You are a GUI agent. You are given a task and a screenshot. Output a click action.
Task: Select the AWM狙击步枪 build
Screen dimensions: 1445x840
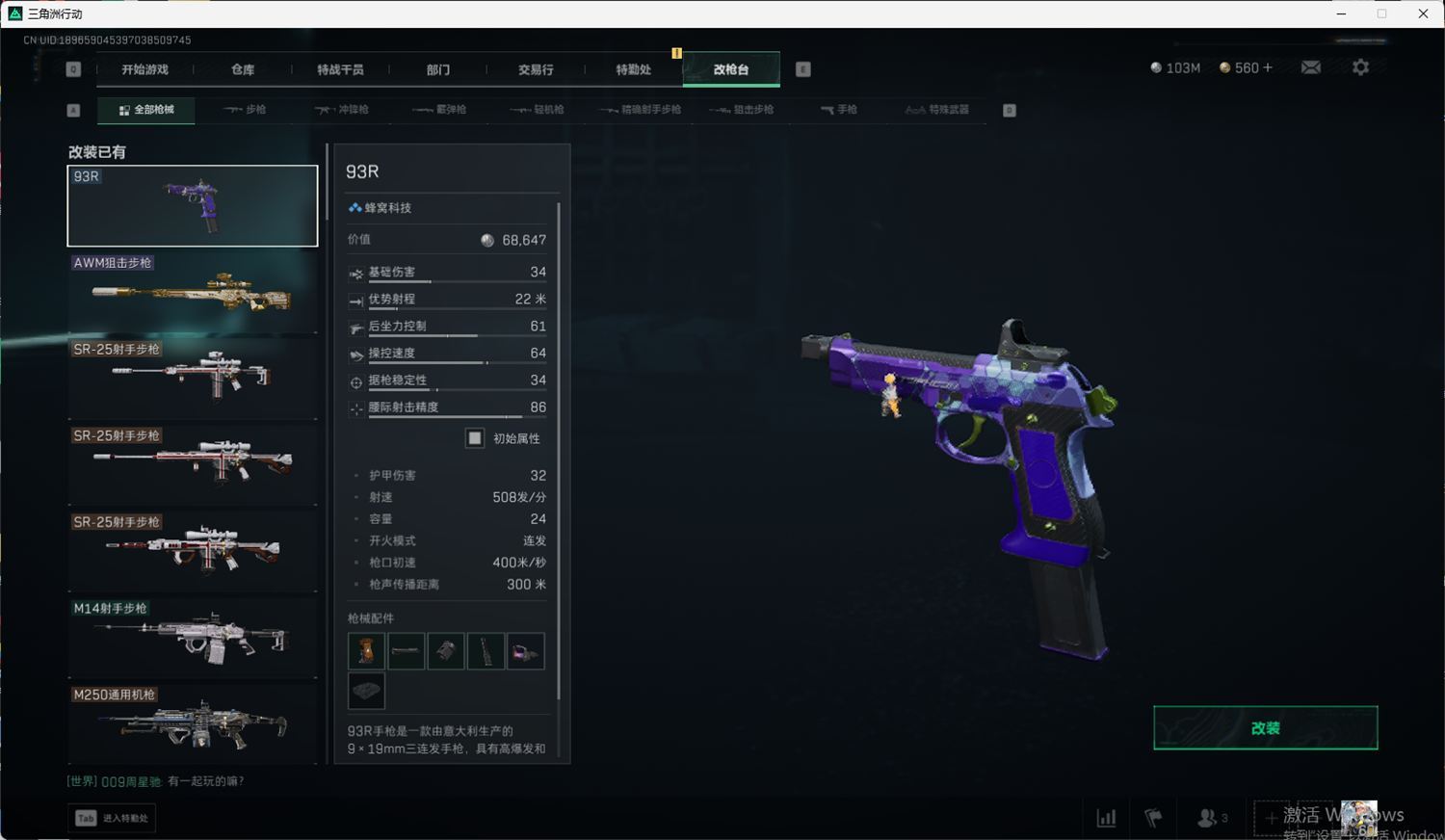click(x=193, y=292)
